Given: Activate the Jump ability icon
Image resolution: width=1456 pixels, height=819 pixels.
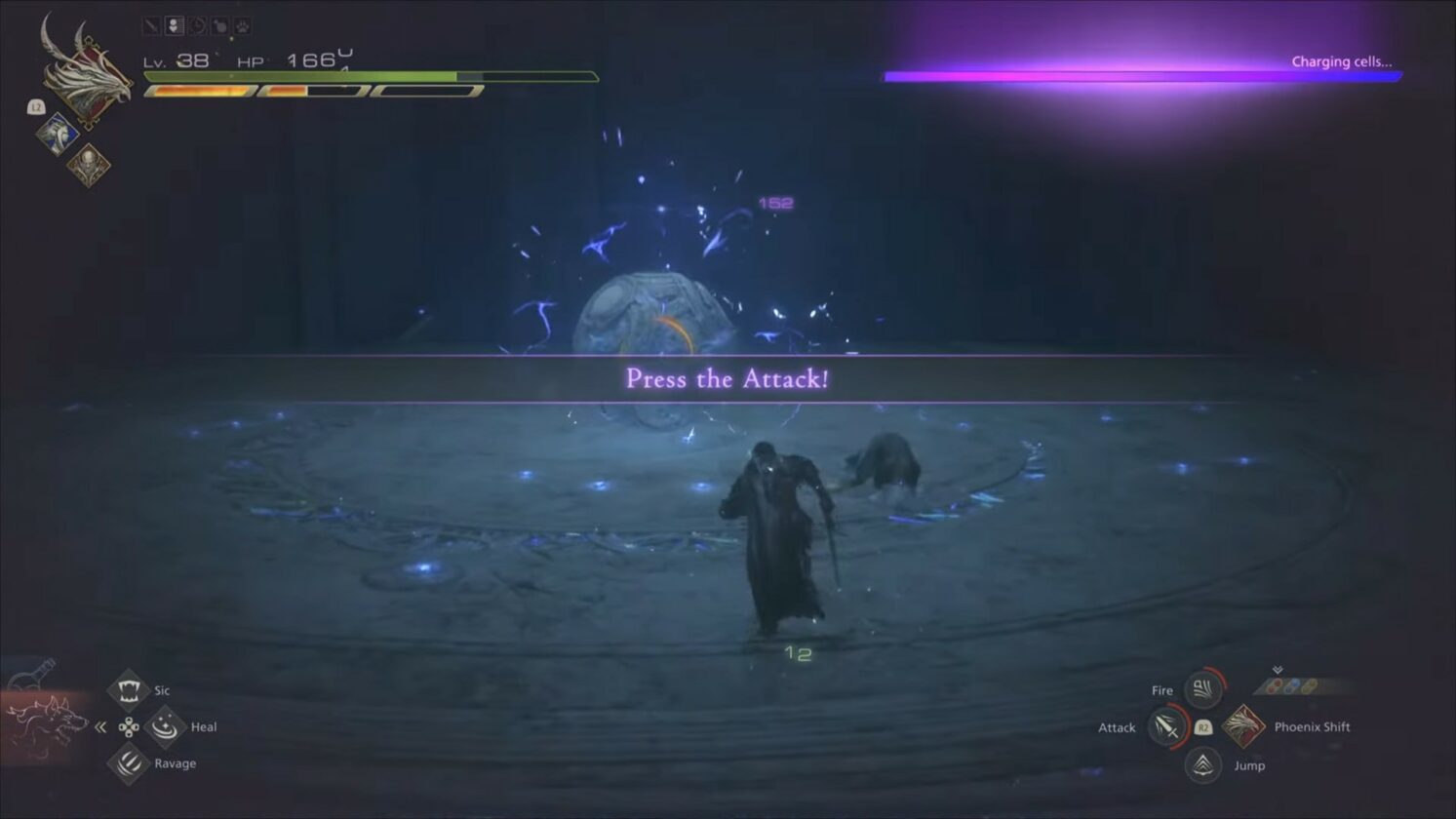Looking at the screenshot, I should [x=1204, y=765].
